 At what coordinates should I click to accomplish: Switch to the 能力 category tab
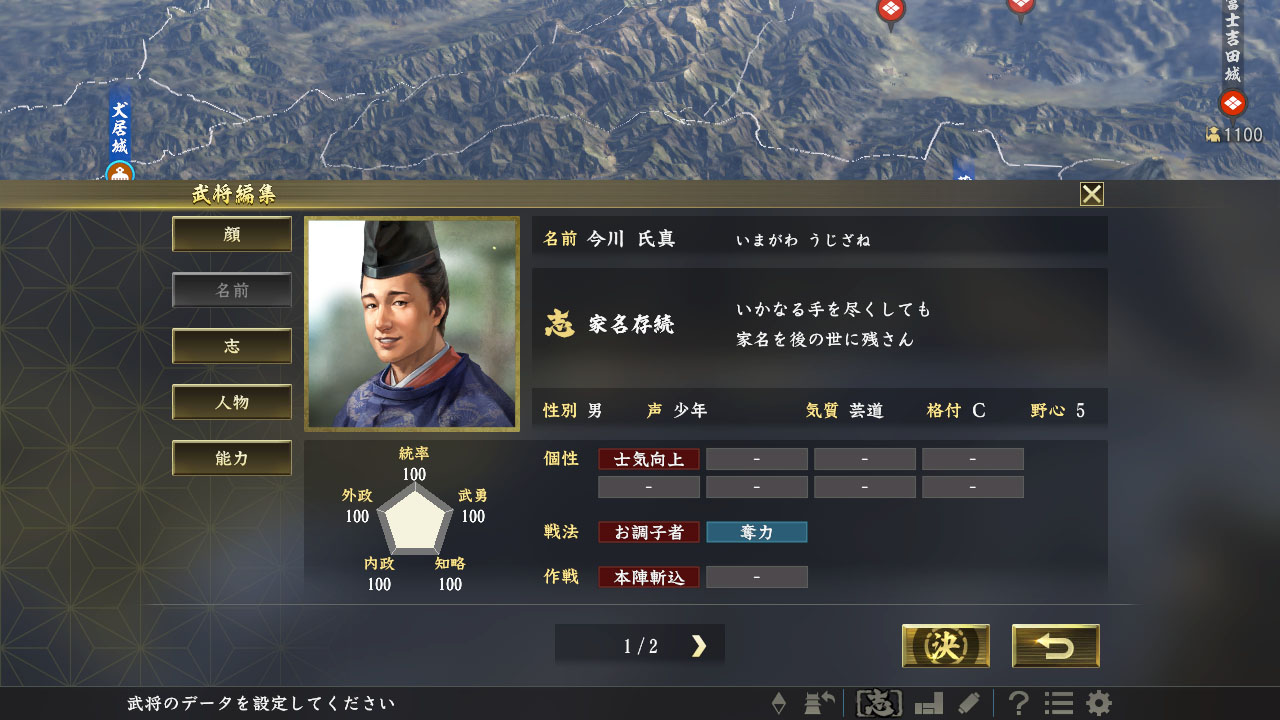pos(232,457)
